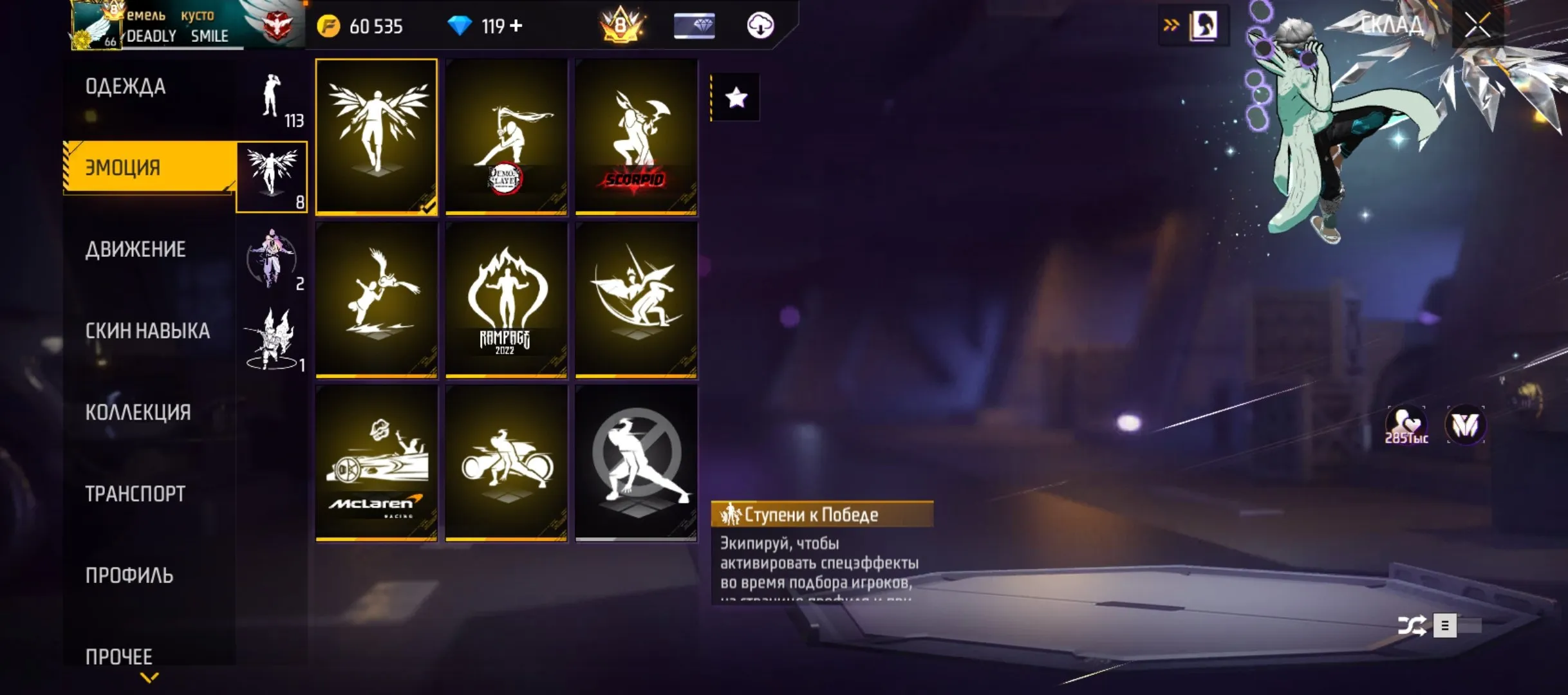Choose the winged emote with checkmark
The width and height of the screenshot is (1568, 695).
click(x=377, y=136)
